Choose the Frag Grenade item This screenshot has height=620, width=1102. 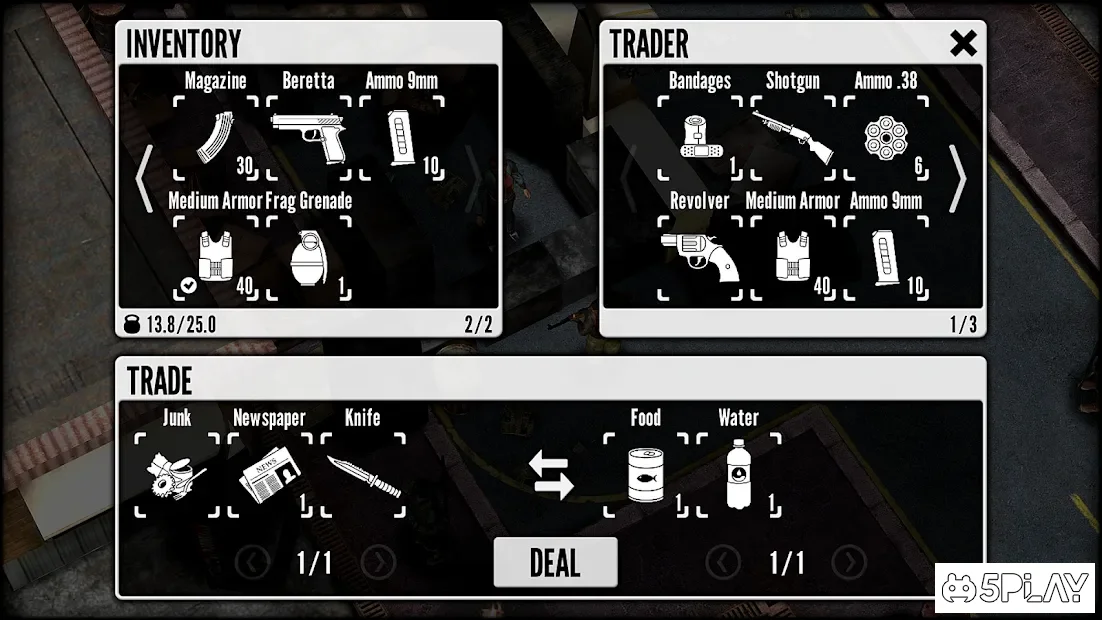(x=308, y=258)
